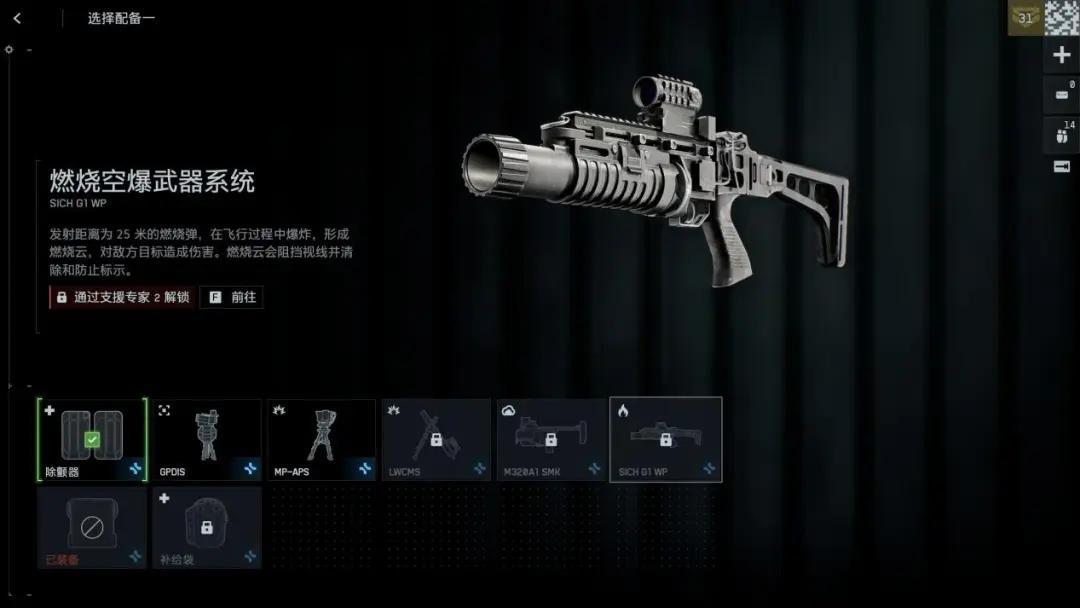Select the locked supply bag slot (补给袋)
The image size is (1080, 608).
(x=207, y=527)
